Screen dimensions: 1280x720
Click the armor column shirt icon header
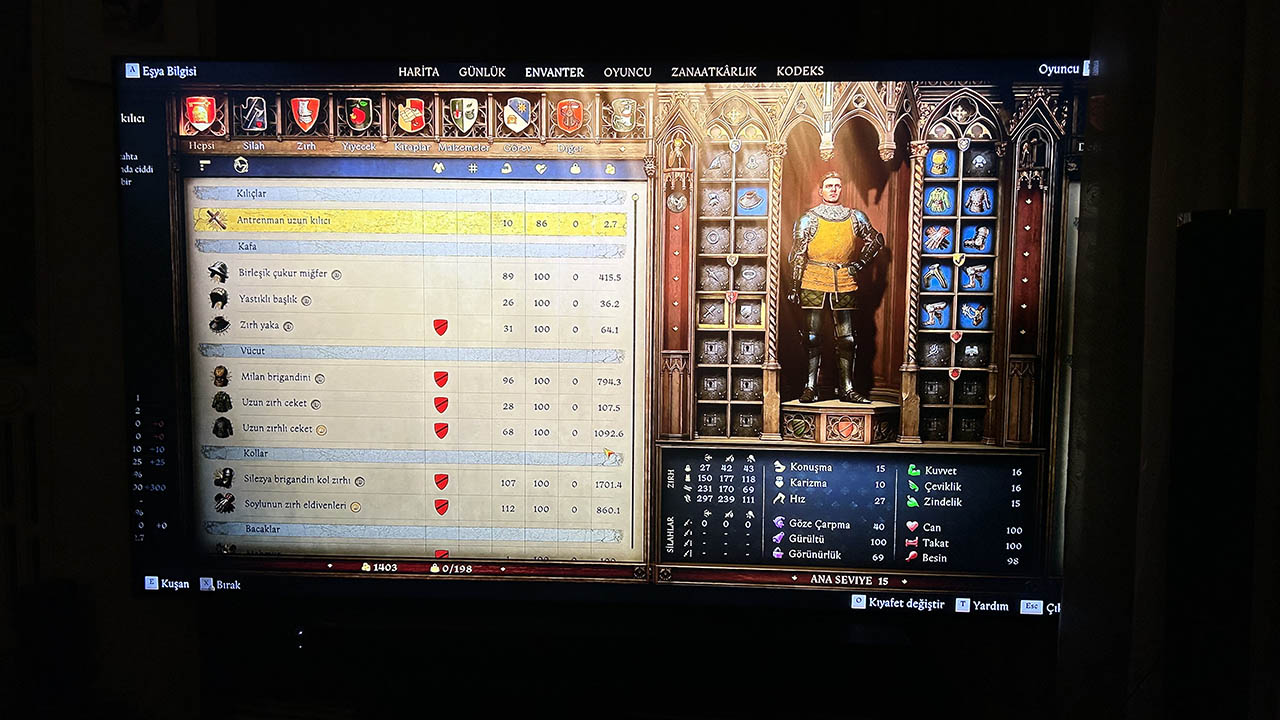click(439, 167)
